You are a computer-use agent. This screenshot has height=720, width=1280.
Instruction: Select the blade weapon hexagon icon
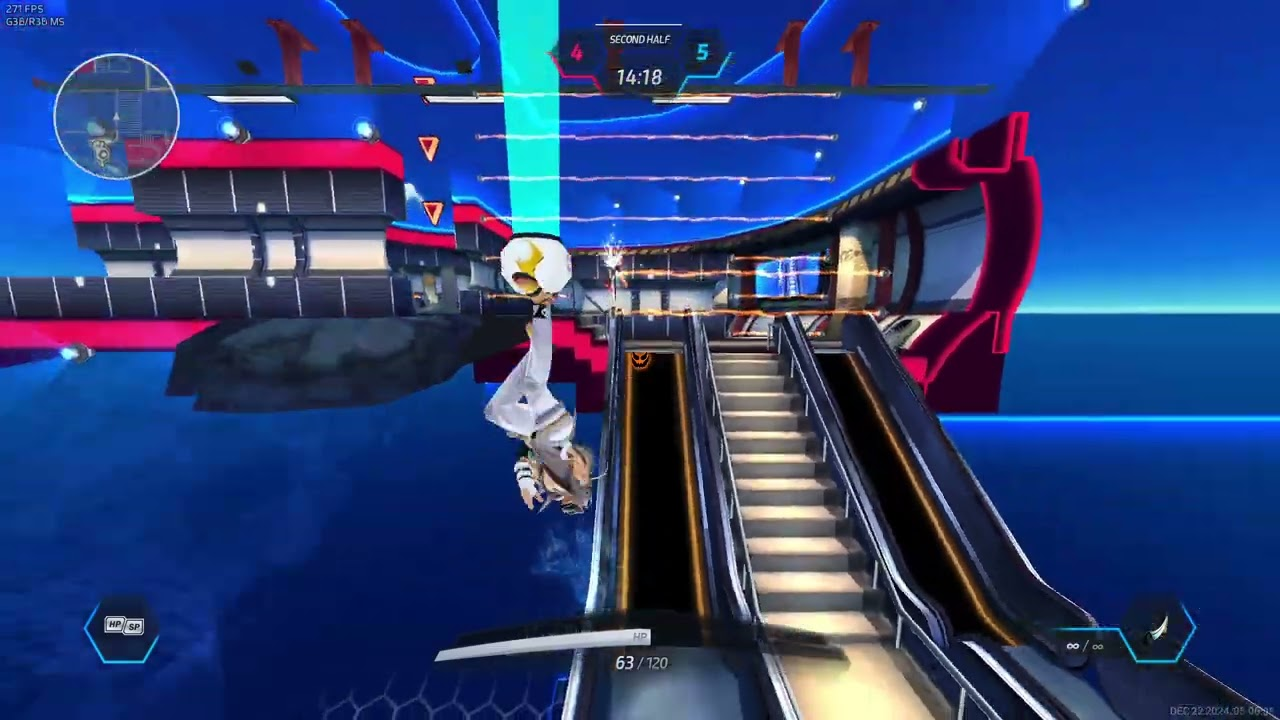click(1159, 630)
